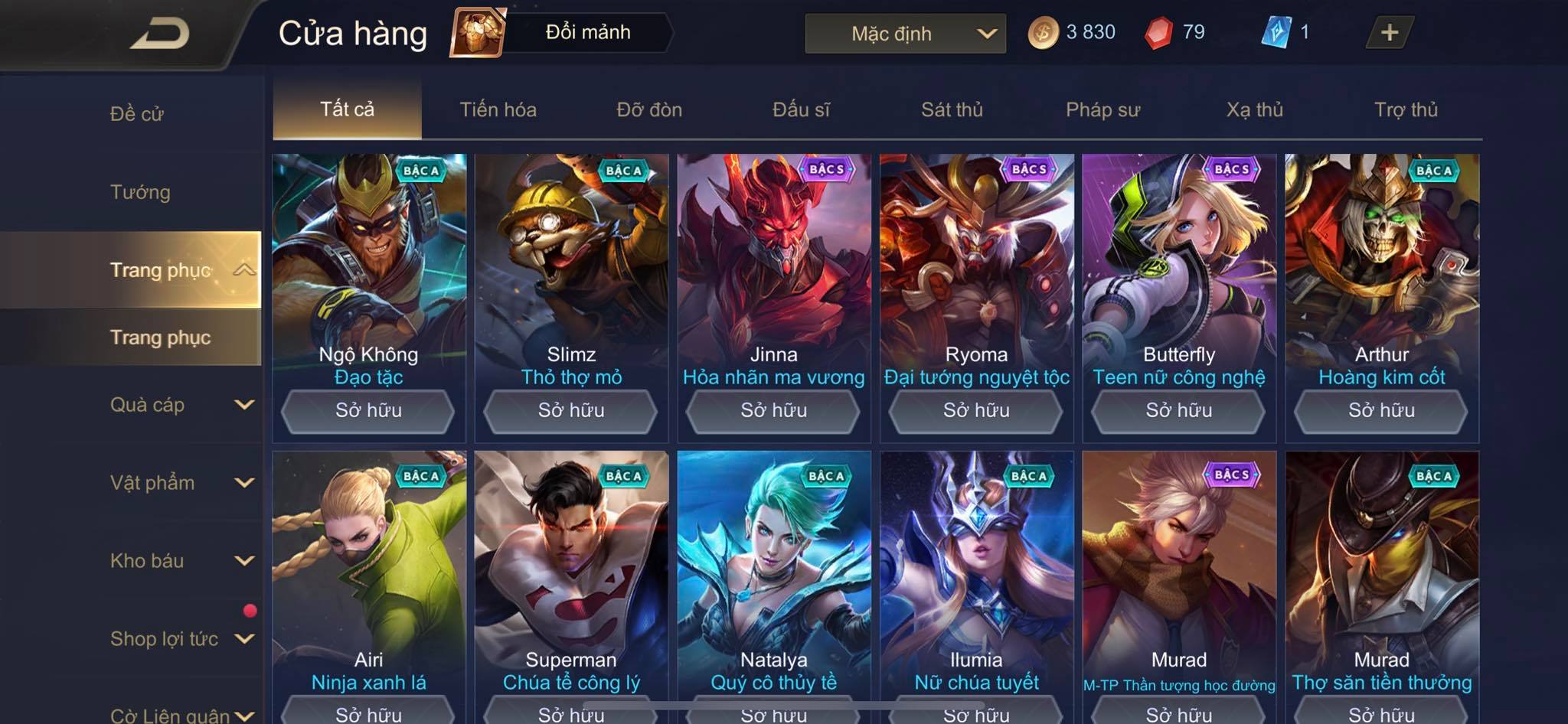
Task: Switch to the Đỡ đòn tab
Action: [x=649, y=109]
